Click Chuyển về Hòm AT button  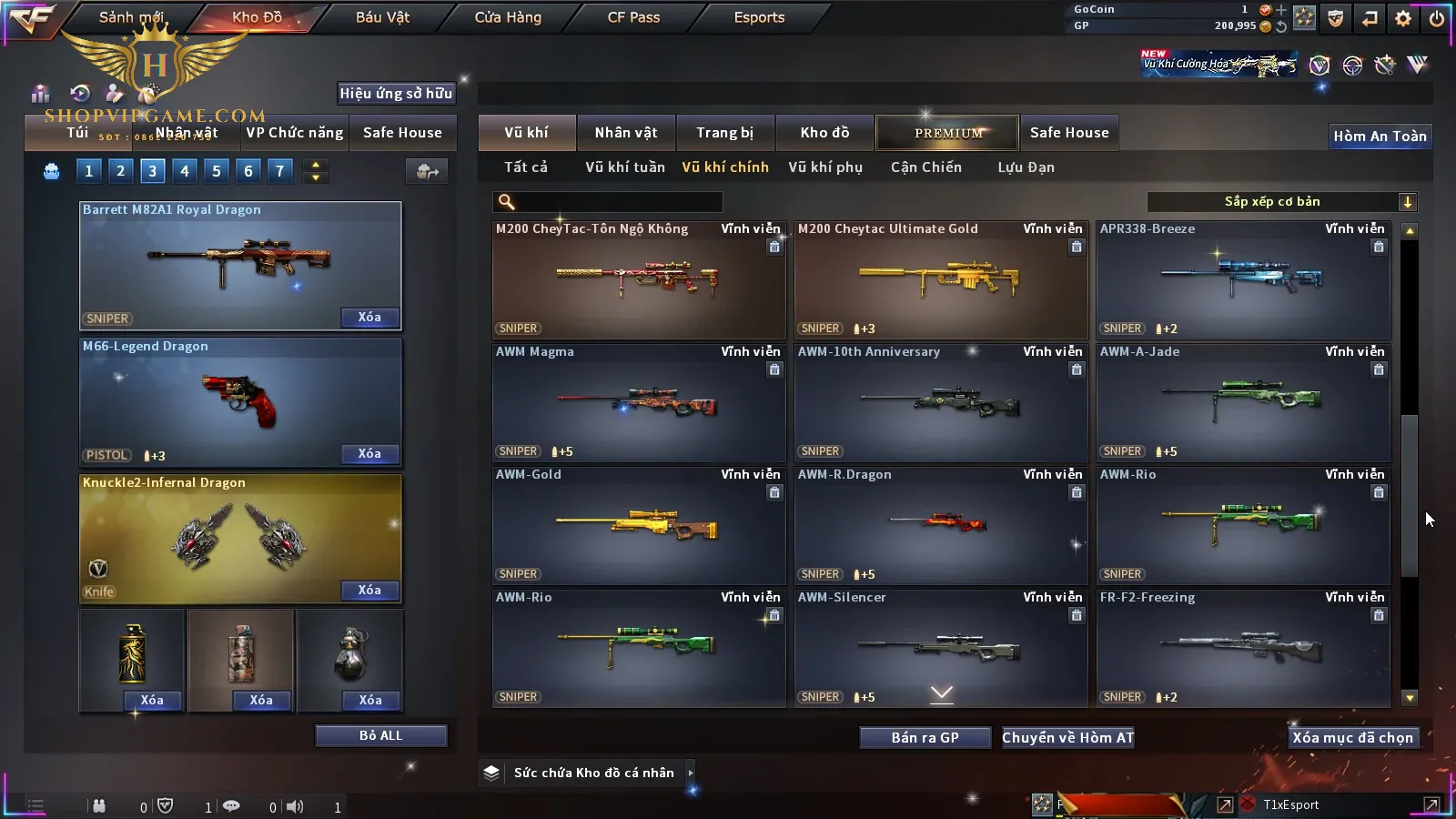coord(1067,738)
